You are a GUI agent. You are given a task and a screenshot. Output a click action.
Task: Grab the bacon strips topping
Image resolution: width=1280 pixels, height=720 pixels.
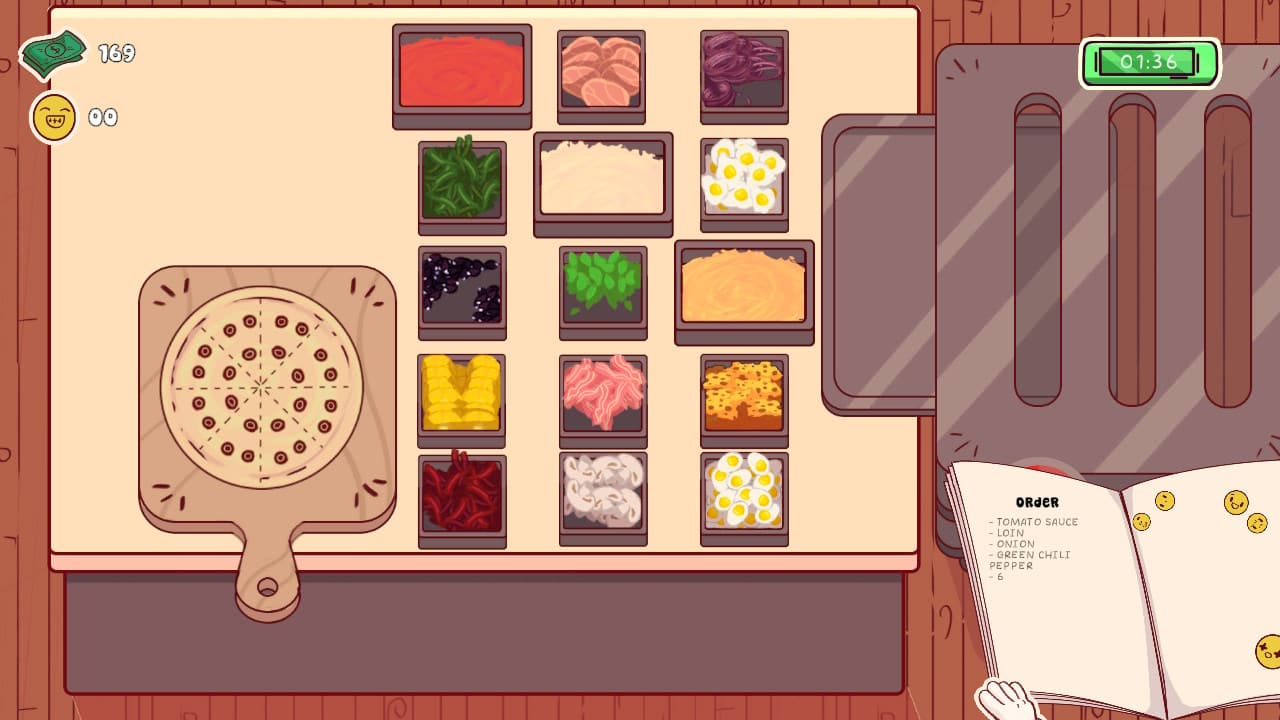[602, 398]
